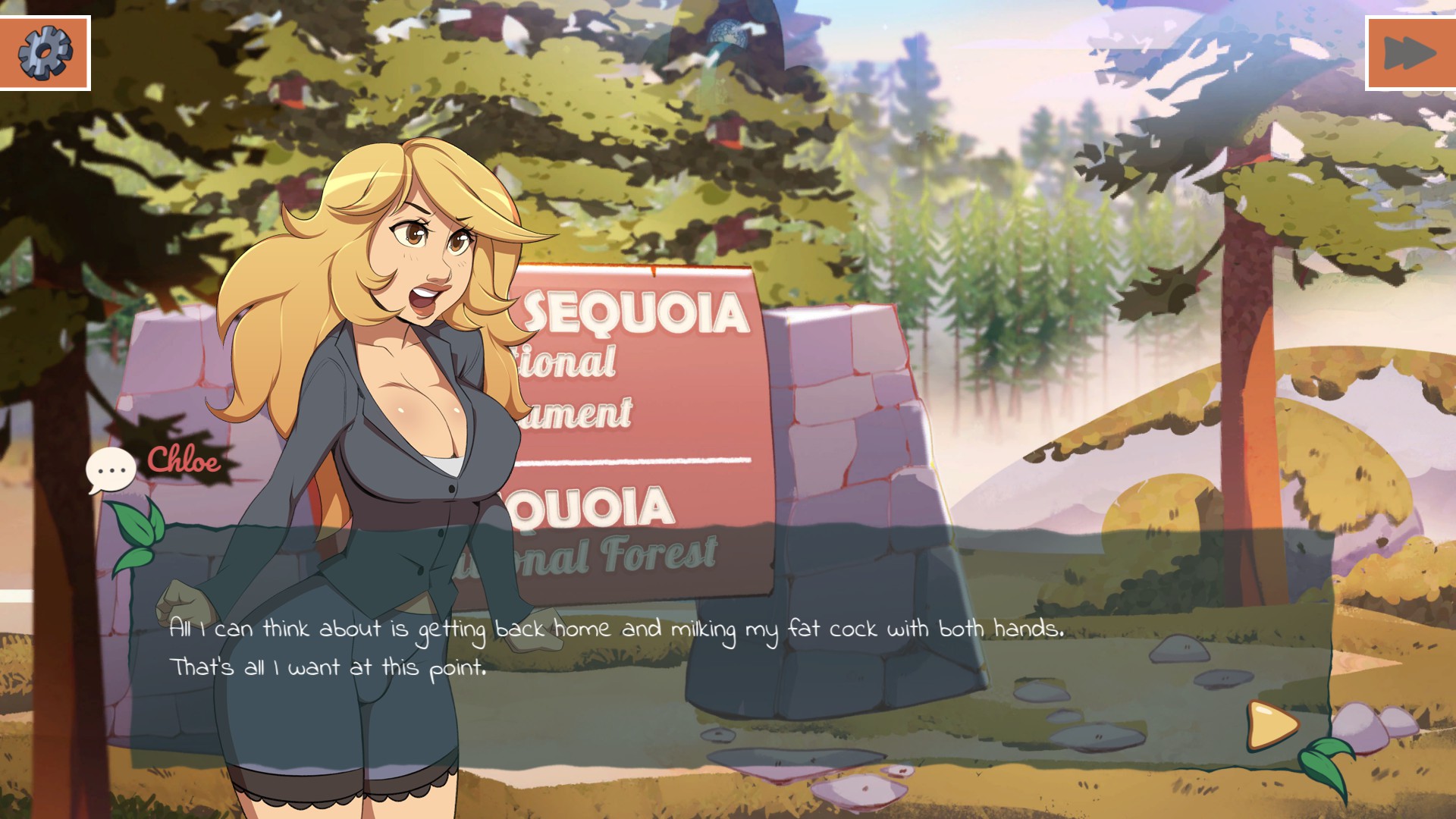Open settings with the gear icon
Viewport: 1456px width, 819px height.
(45, 52)
